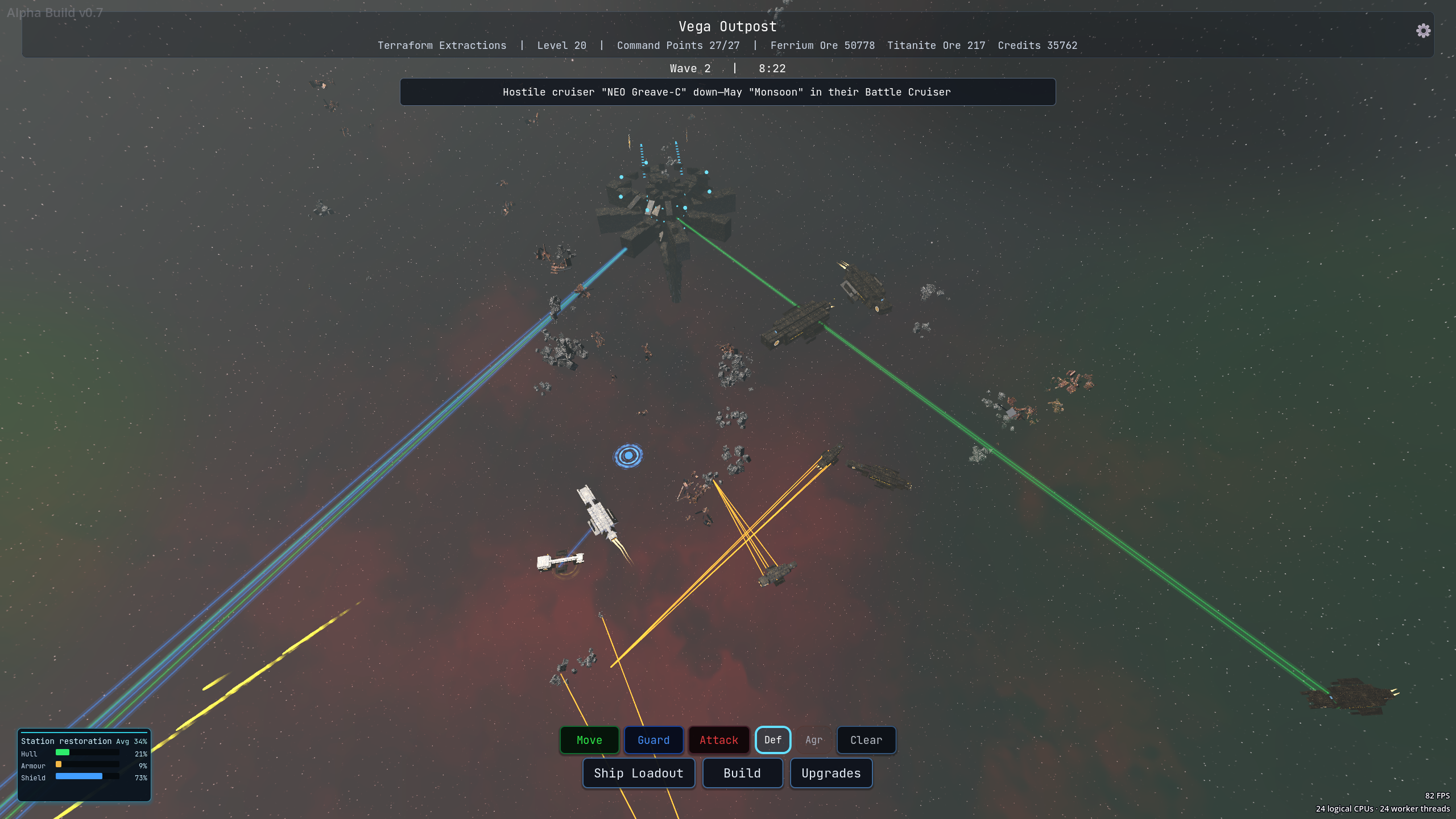Clear current orders

866,740
